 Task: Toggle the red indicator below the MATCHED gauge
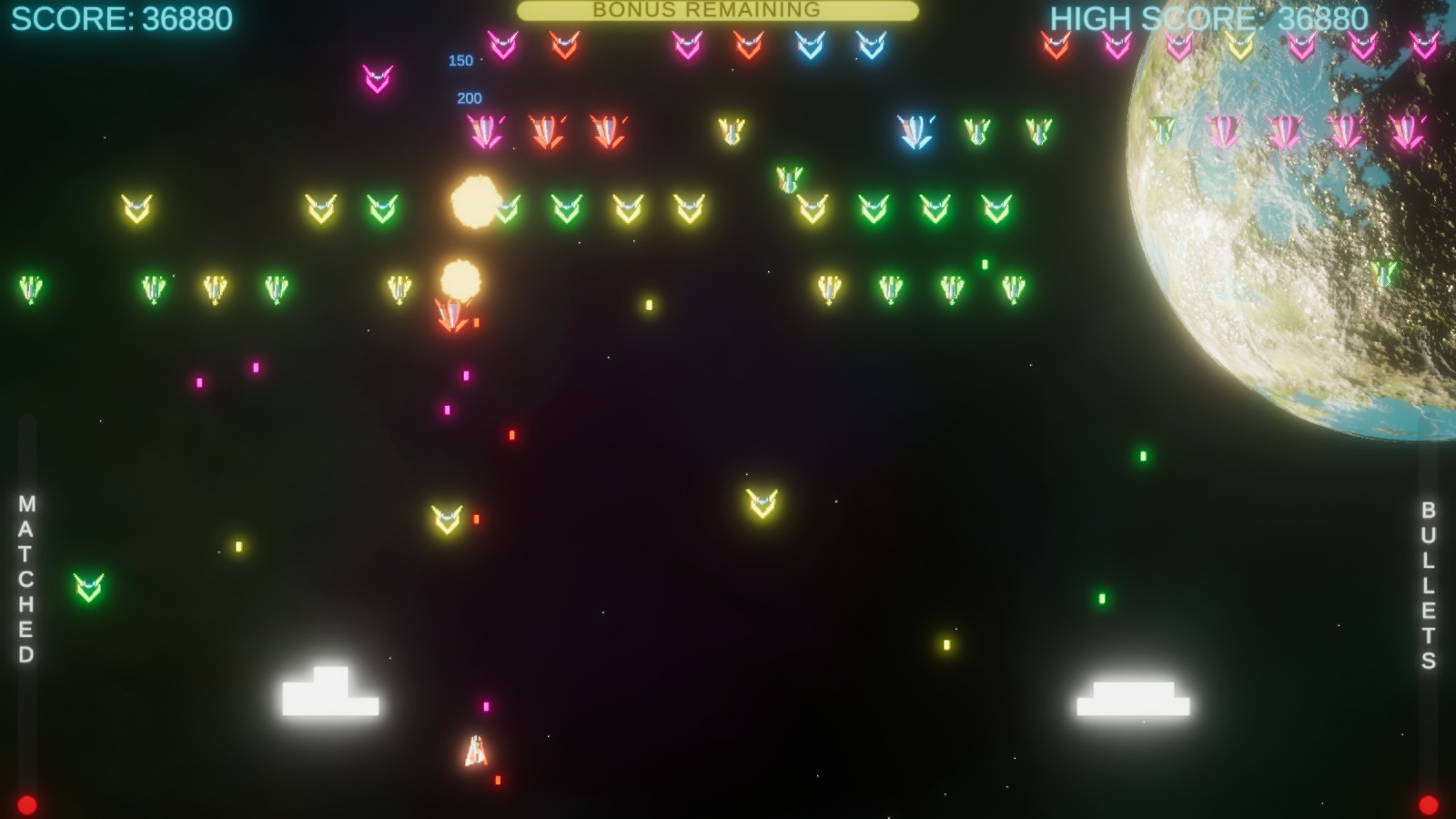(26, 803)
